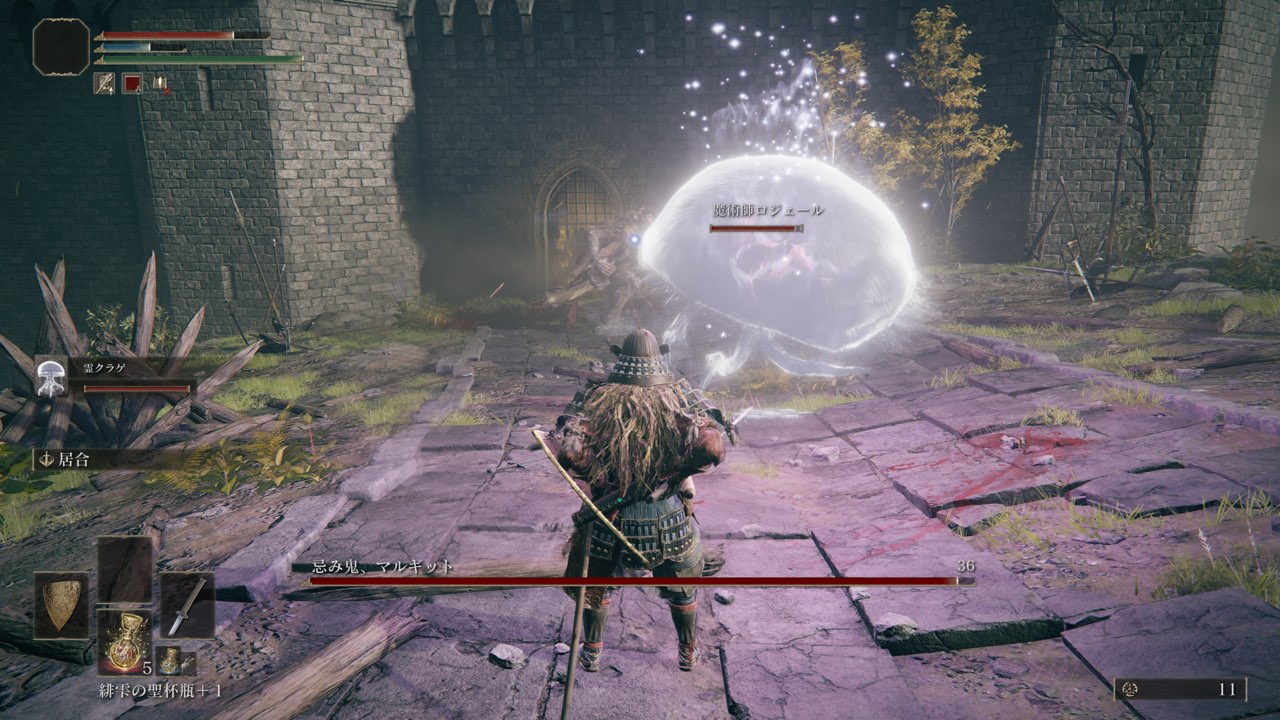
Task: Click the small blue flask next-item icon
Action: pos(167,660)
